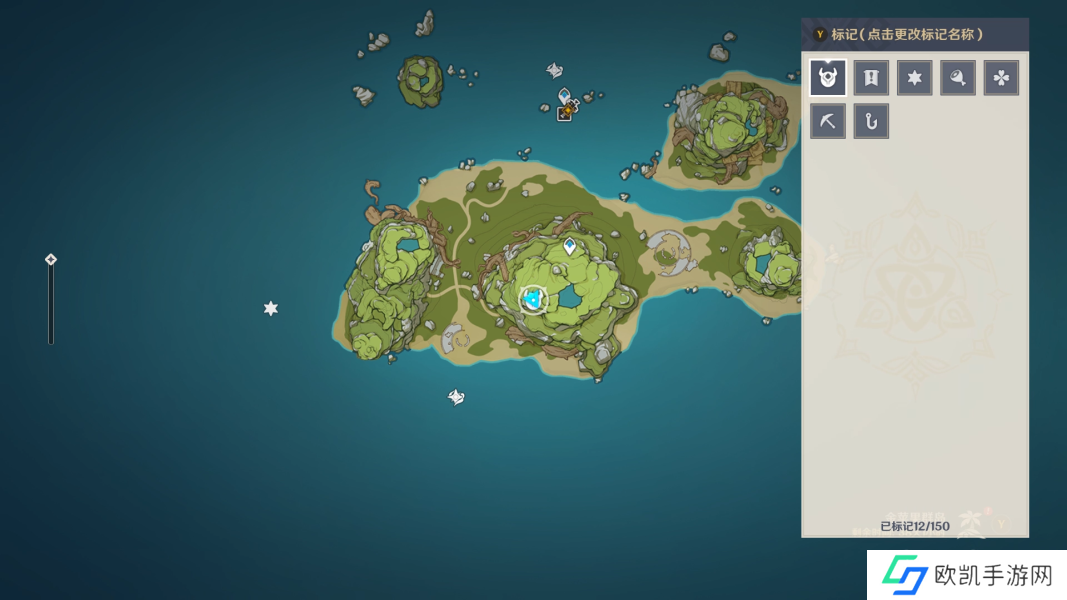Select the white star pin on the sea
The width and height of the screenshot is (1067, 600).
270,309
